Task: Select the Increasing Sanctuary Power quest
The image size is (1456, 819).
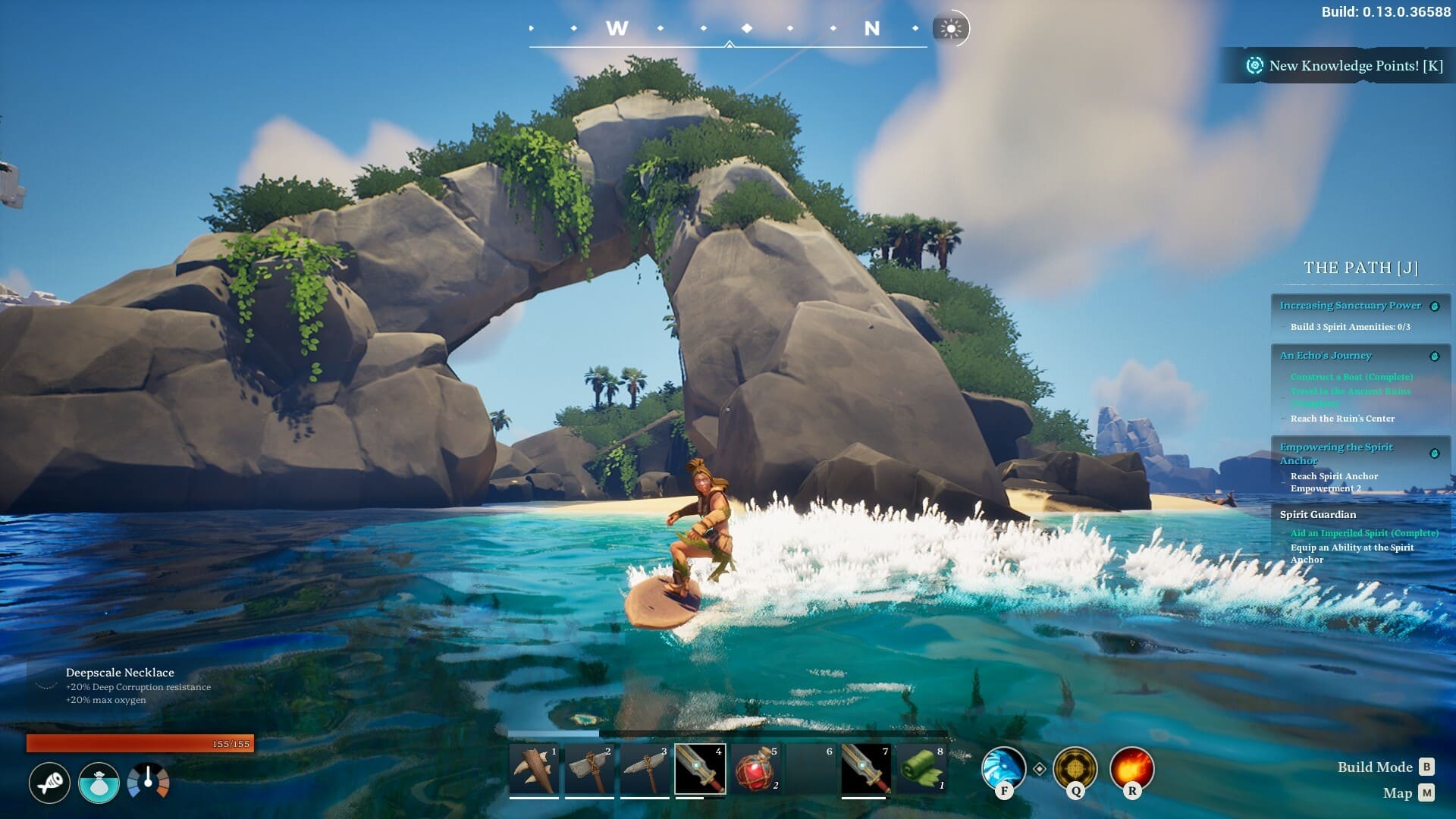Action: click(x=1350, y=306)
